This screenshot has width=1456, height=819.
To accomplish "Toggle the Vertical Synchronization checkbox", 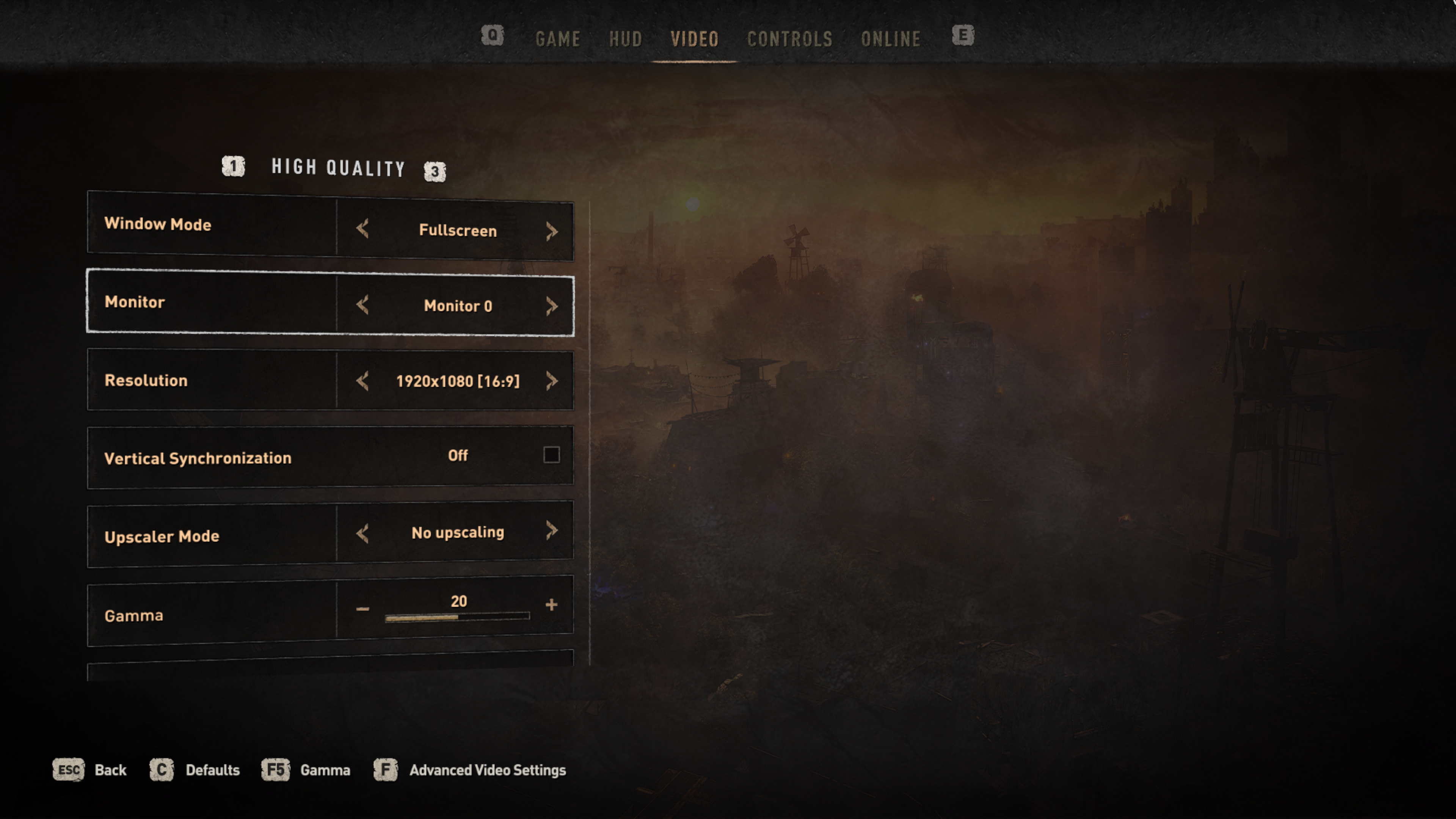I will [x=551, y=455].
